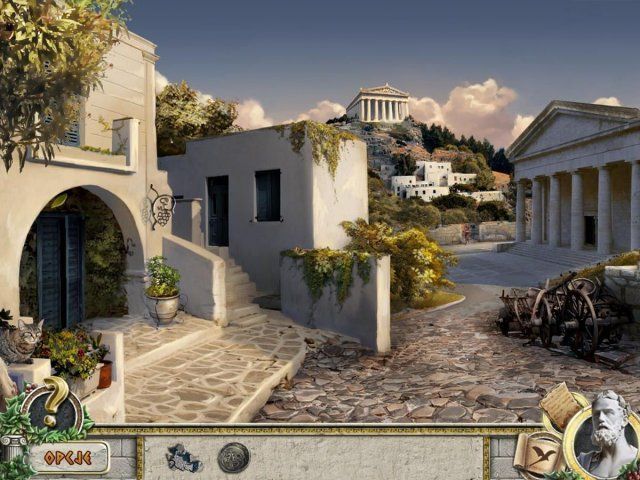Select the round coin in the inventory
The image size is (640, 480).
[233, 457]
